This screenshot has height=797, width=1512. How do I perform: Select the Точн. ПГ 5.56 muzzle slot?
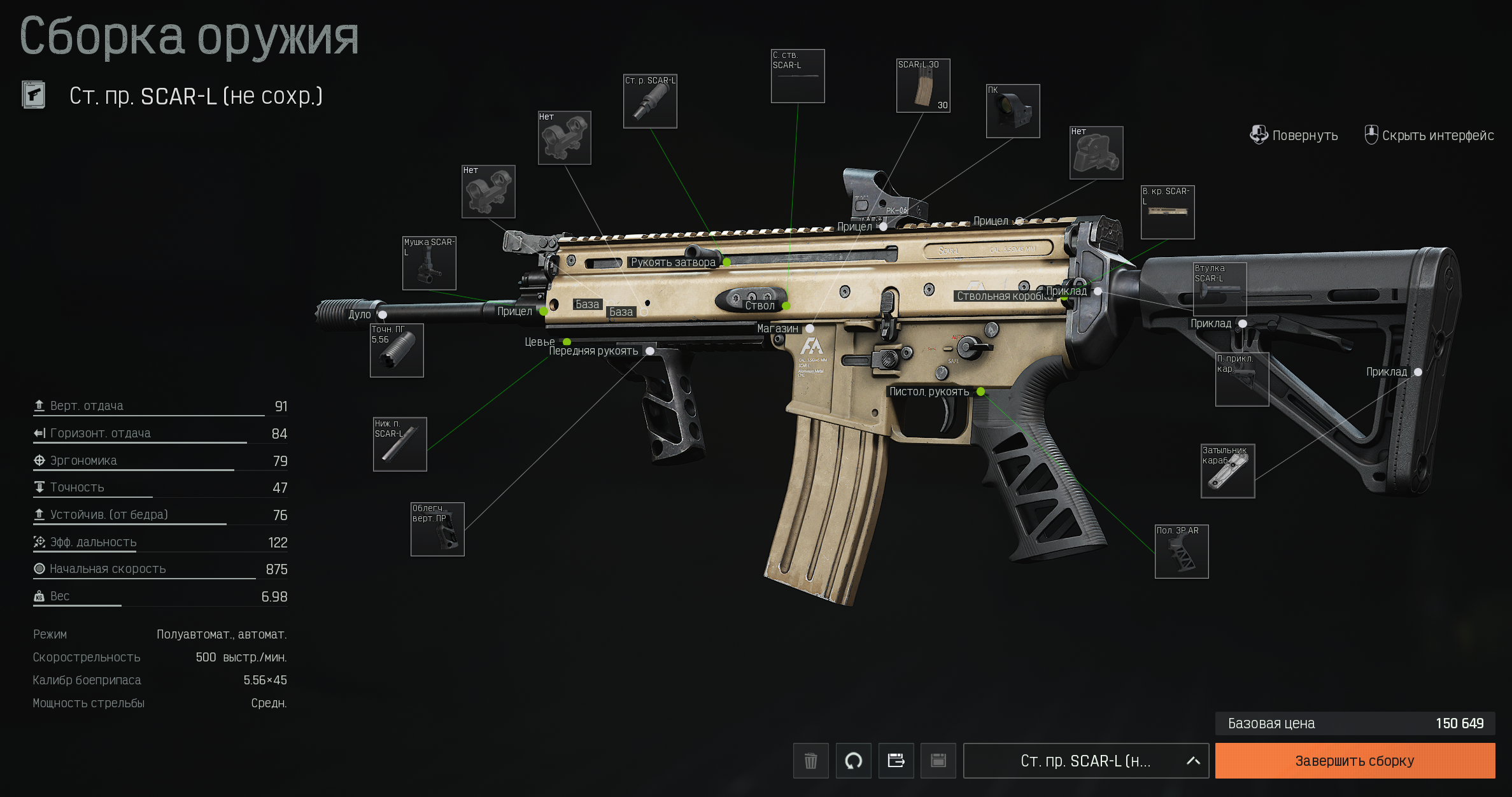(x=397, y=350)
